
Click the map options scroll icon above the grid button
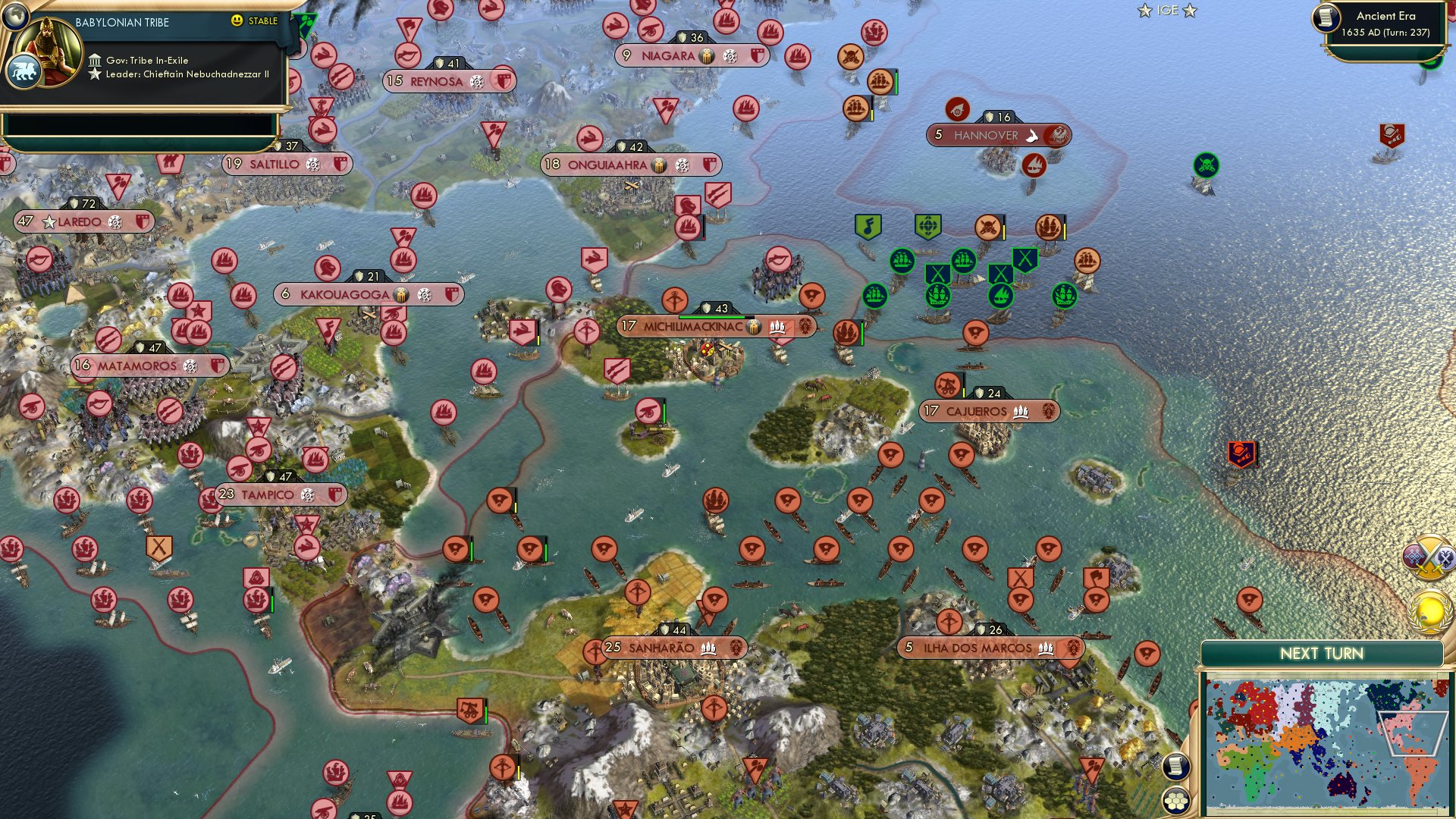[x=1175, y=766]
